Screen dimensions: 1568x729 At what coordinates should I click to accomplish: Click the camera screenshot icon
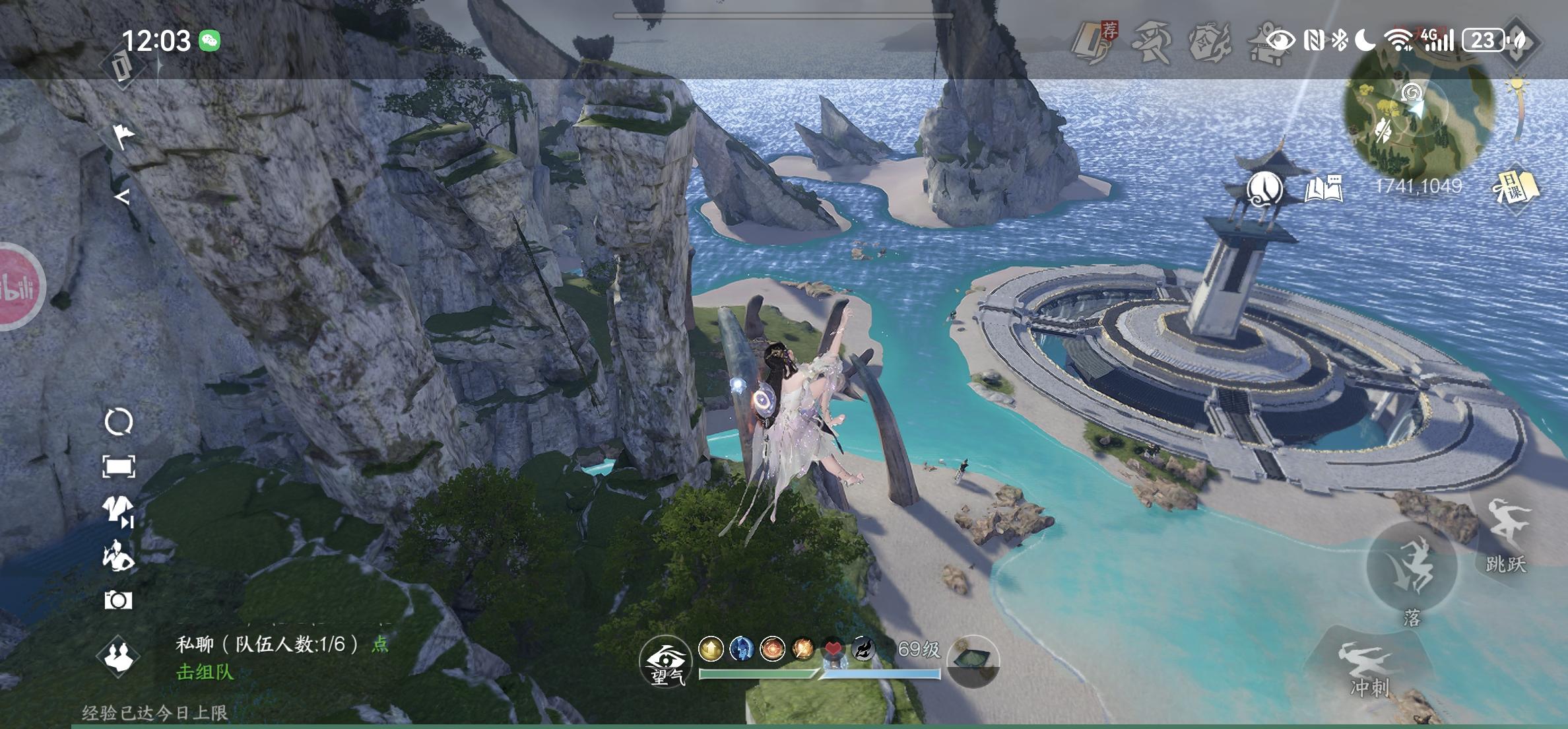coord(118,600)
